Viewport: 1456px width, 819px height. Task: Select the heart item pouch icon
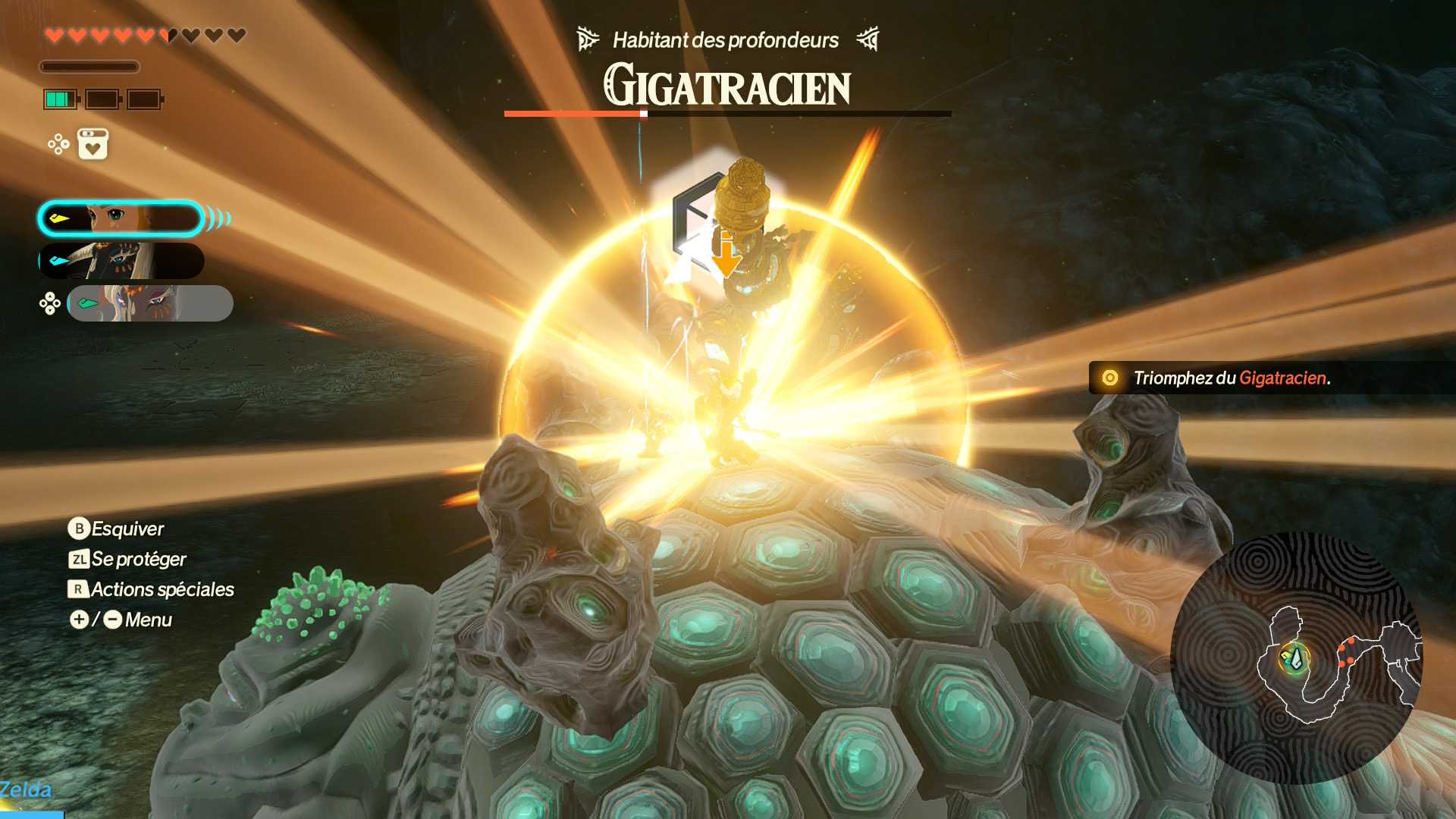tap(93, 144)
